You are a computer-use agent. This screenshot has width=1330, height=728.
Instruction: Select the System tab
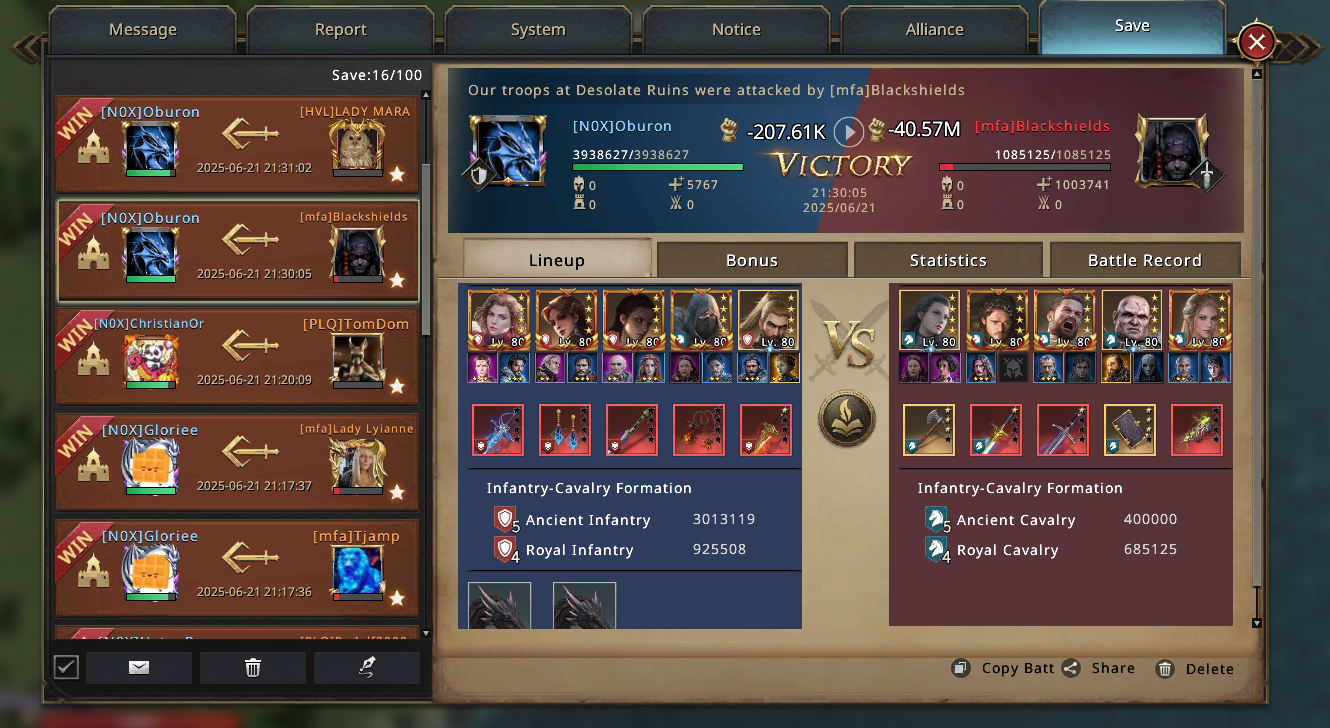[538, 30]
